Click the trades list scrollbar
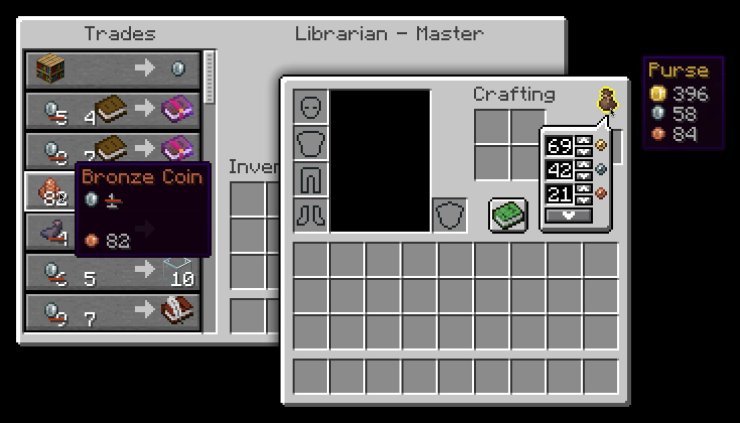Screen dimensions: 740x423 coord(210,76)
